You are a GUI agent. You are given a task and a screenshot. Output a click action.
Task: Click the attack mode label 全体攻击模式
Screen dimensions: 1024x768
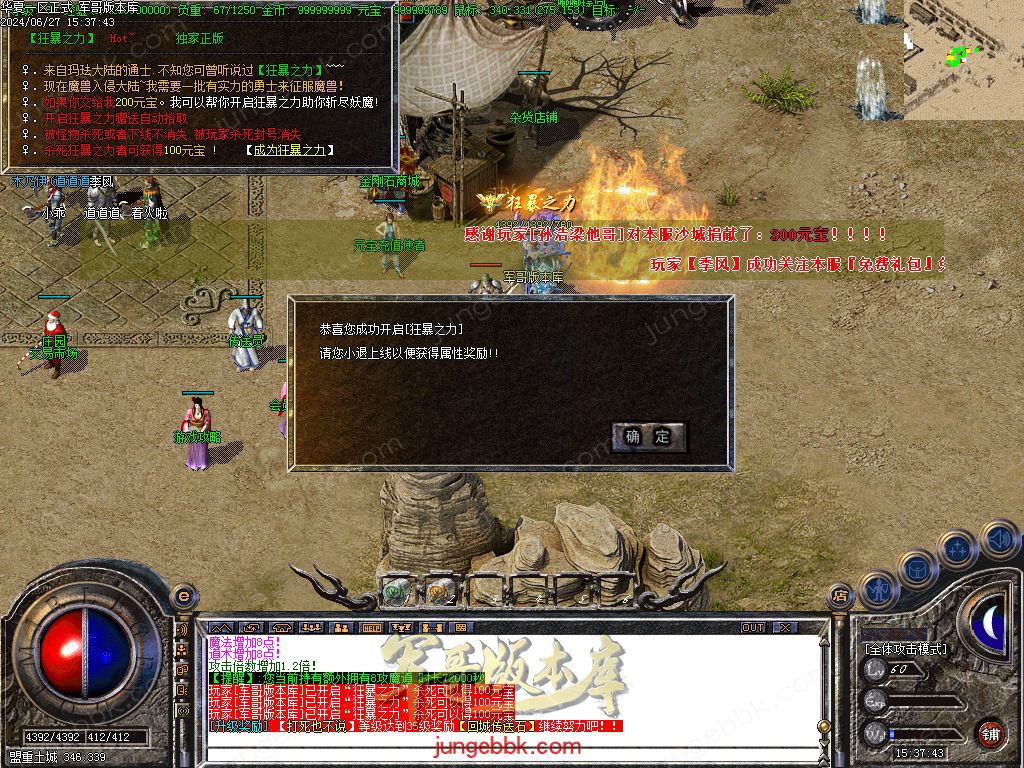(x=905, y=649)
